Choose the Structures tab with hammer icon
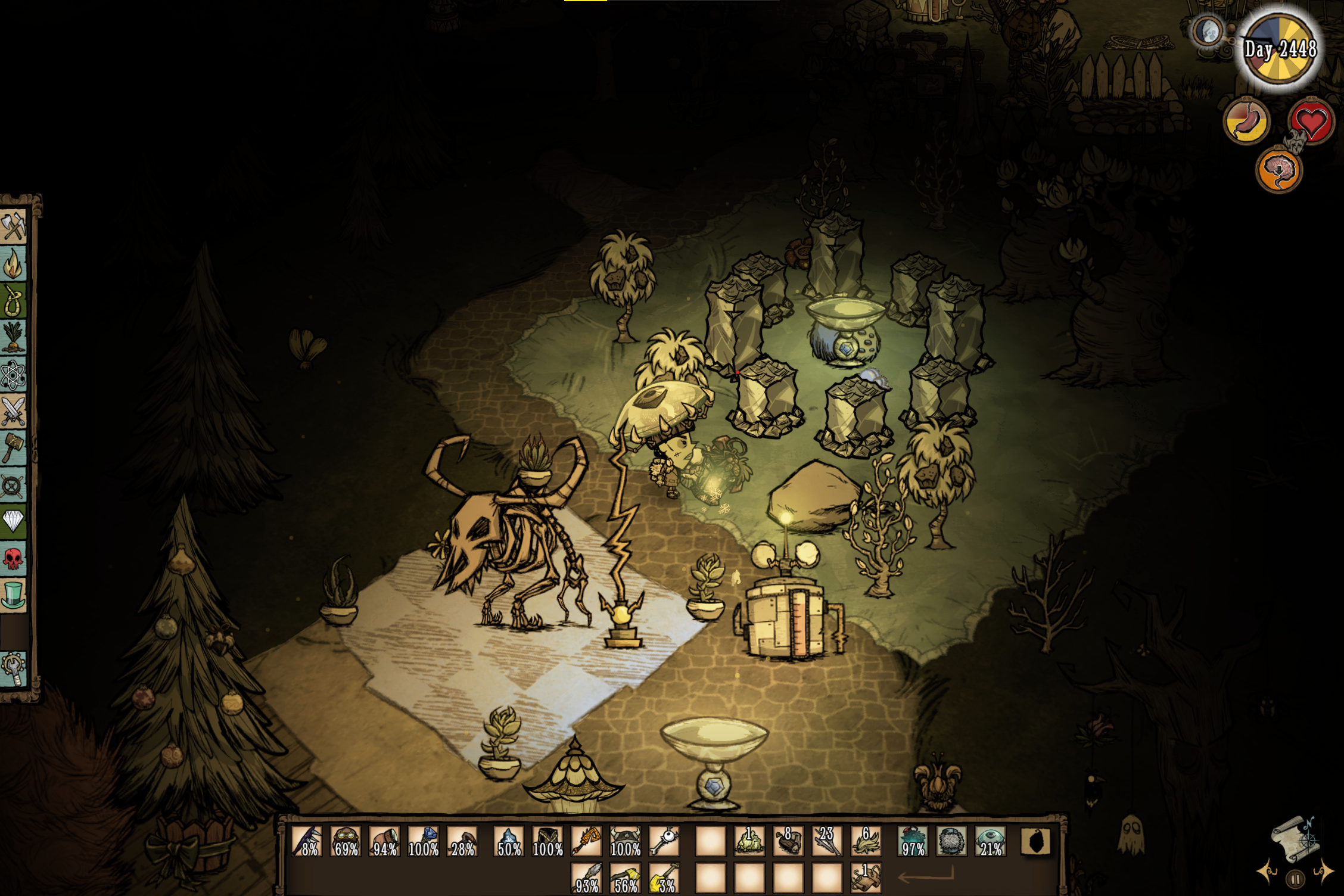1344x896 pixels. (13, 448)
